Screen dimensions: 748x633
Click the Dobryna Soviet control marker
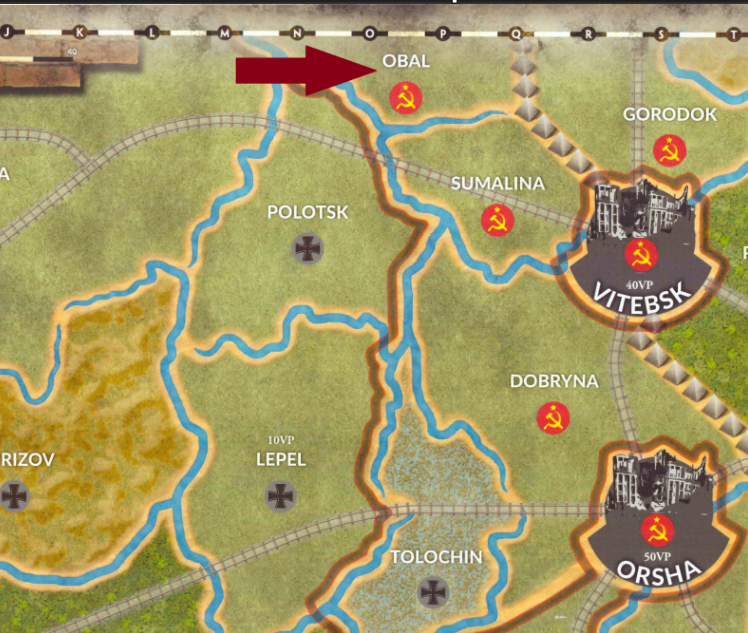coord(552,418)
